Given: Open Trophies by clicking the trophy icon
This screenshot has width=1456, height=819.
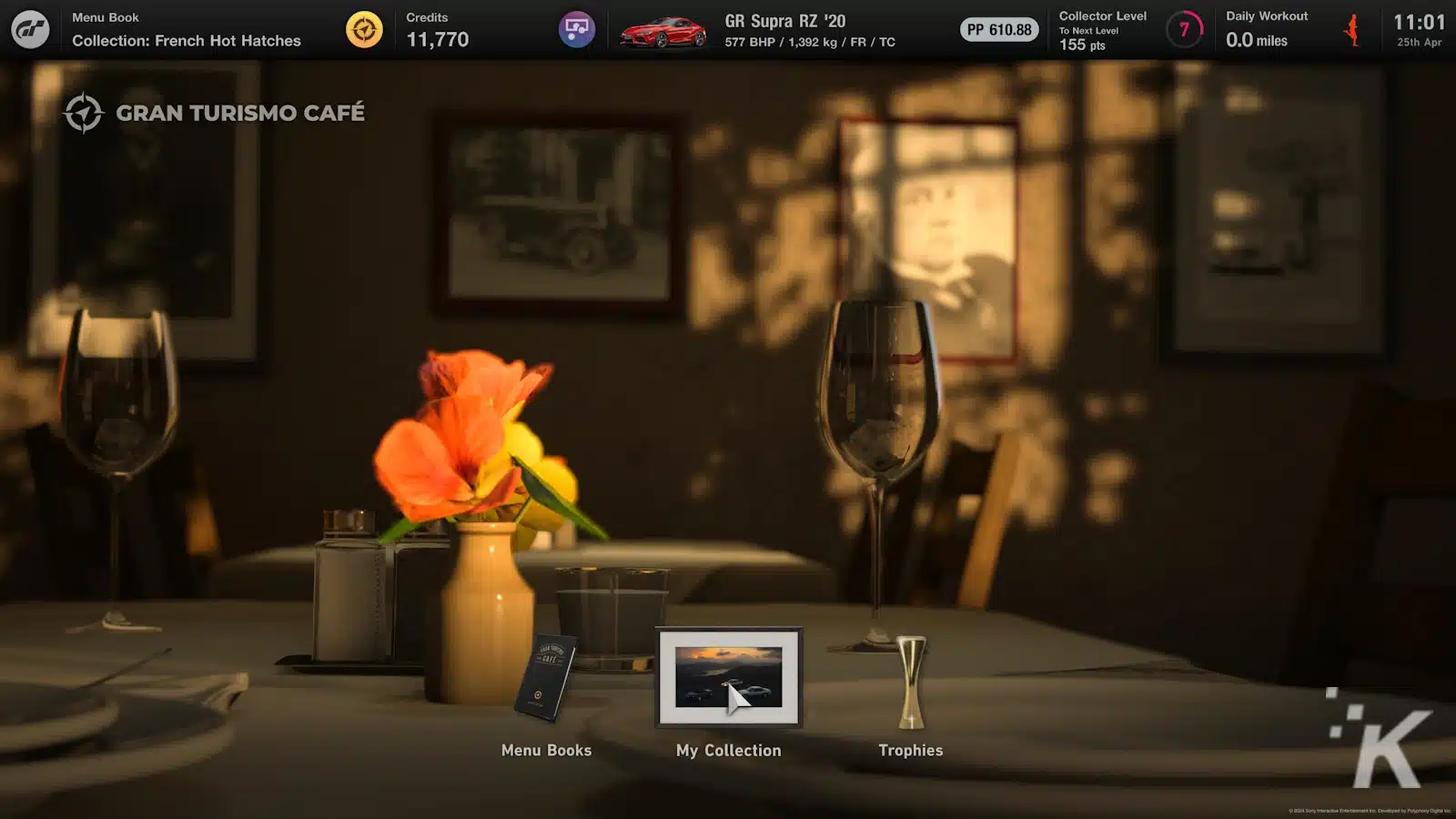Looking at the screenshot, I should [x=909, y=682].
